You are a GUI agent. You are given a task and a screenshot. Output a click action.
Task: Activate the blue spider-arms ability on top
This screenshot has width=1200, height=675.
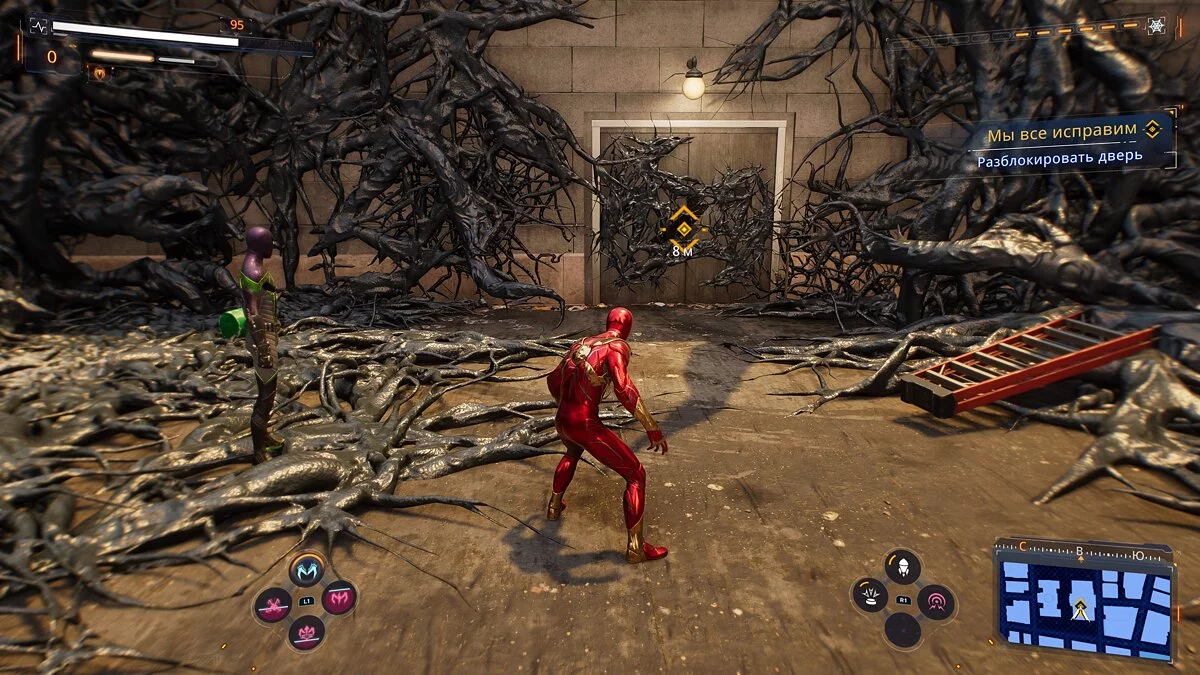pos(307,571)
